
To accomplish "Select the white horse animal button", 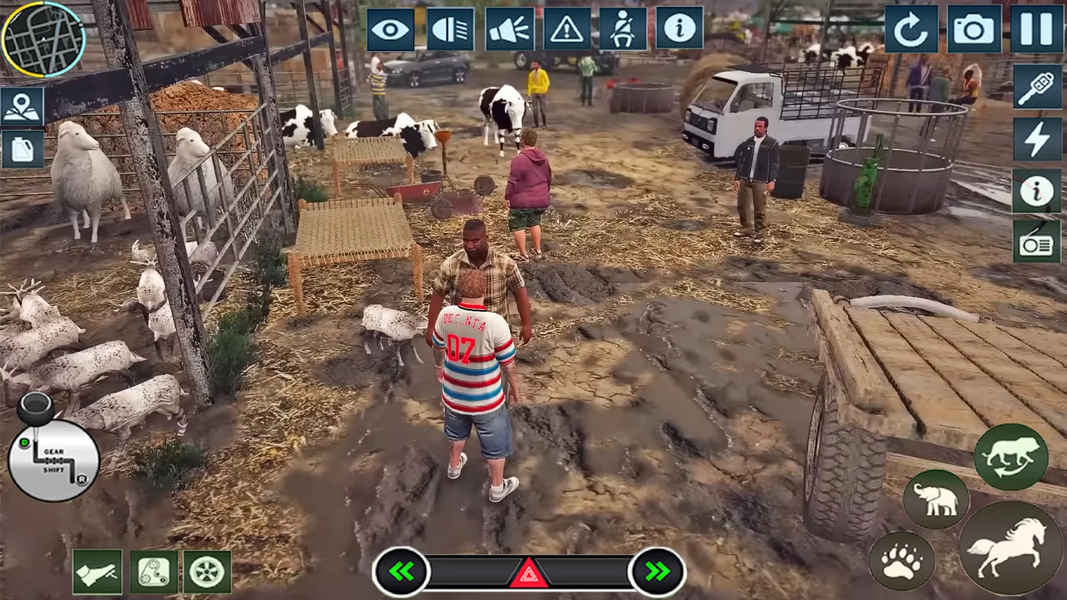I will 1010,549.
